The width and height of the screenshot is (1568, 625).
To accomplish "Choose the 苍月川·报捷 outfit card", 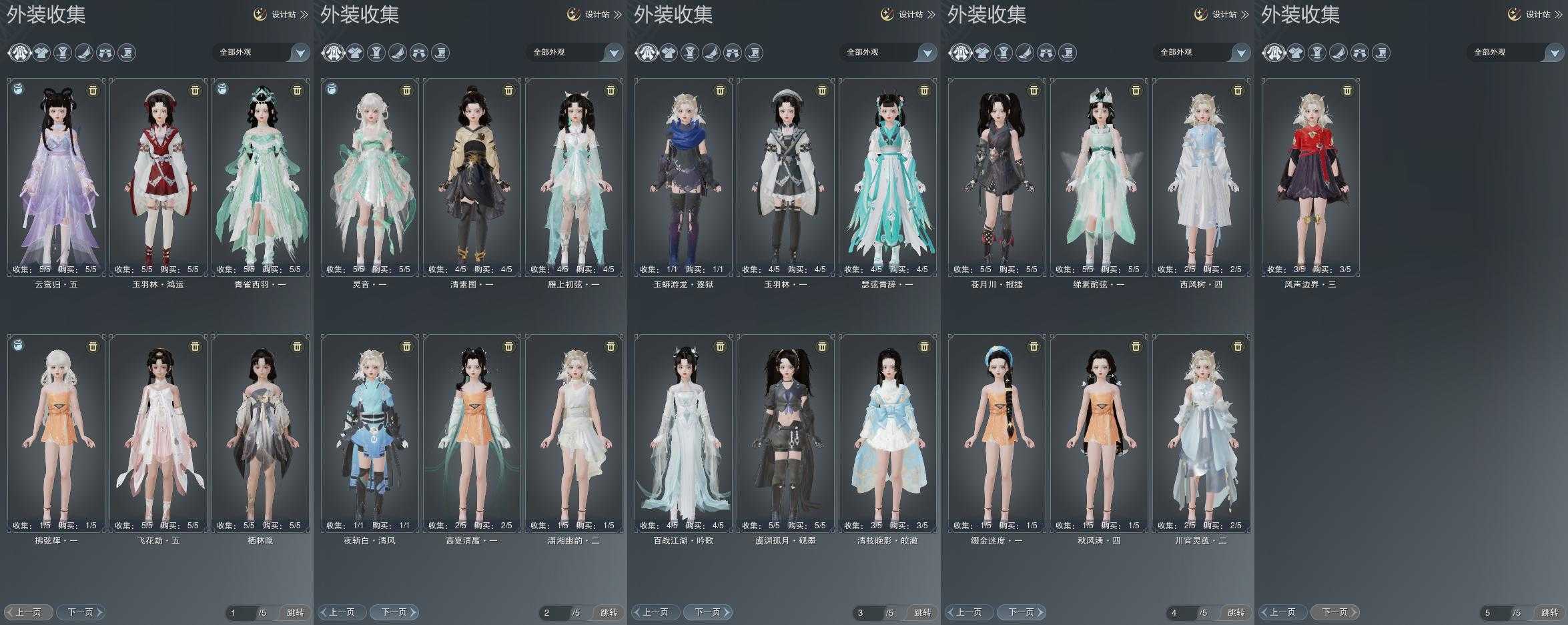I will point(997,177).
